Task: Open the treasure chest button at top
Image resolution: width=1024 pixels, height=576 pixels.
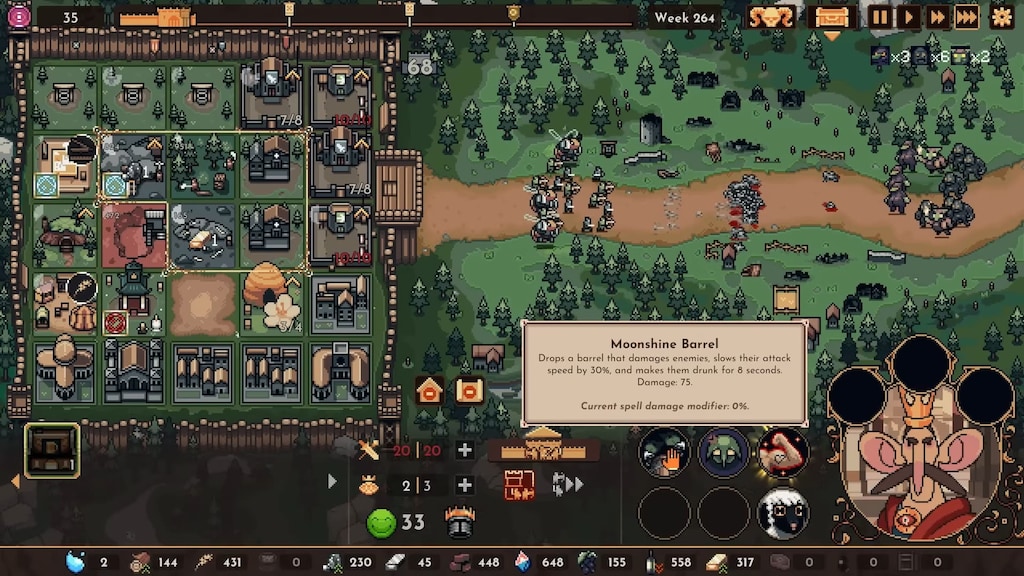Action: [832, 17]
